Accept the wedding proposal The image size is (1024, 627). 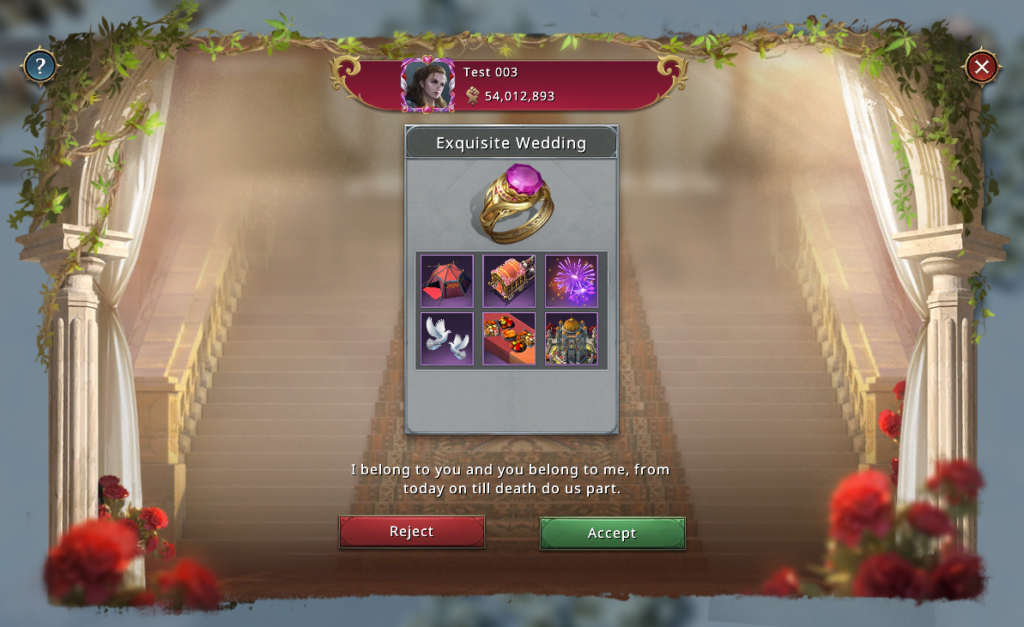[612, 533]
